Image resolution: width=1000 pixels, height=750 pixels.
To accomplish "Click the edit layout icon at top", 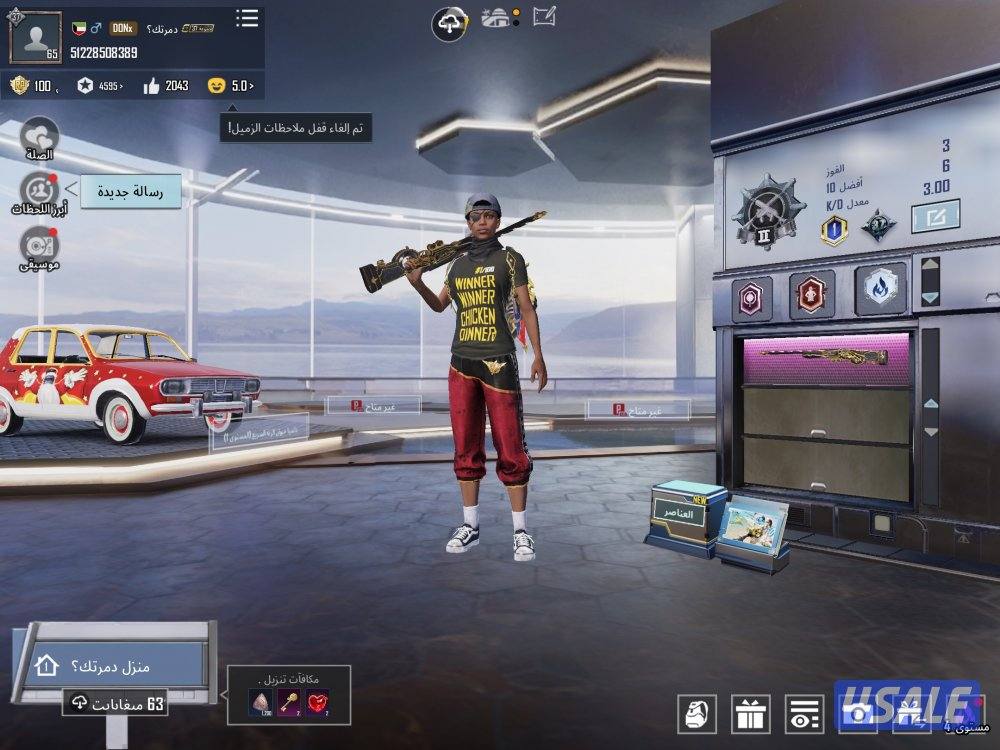I will 544,16.
